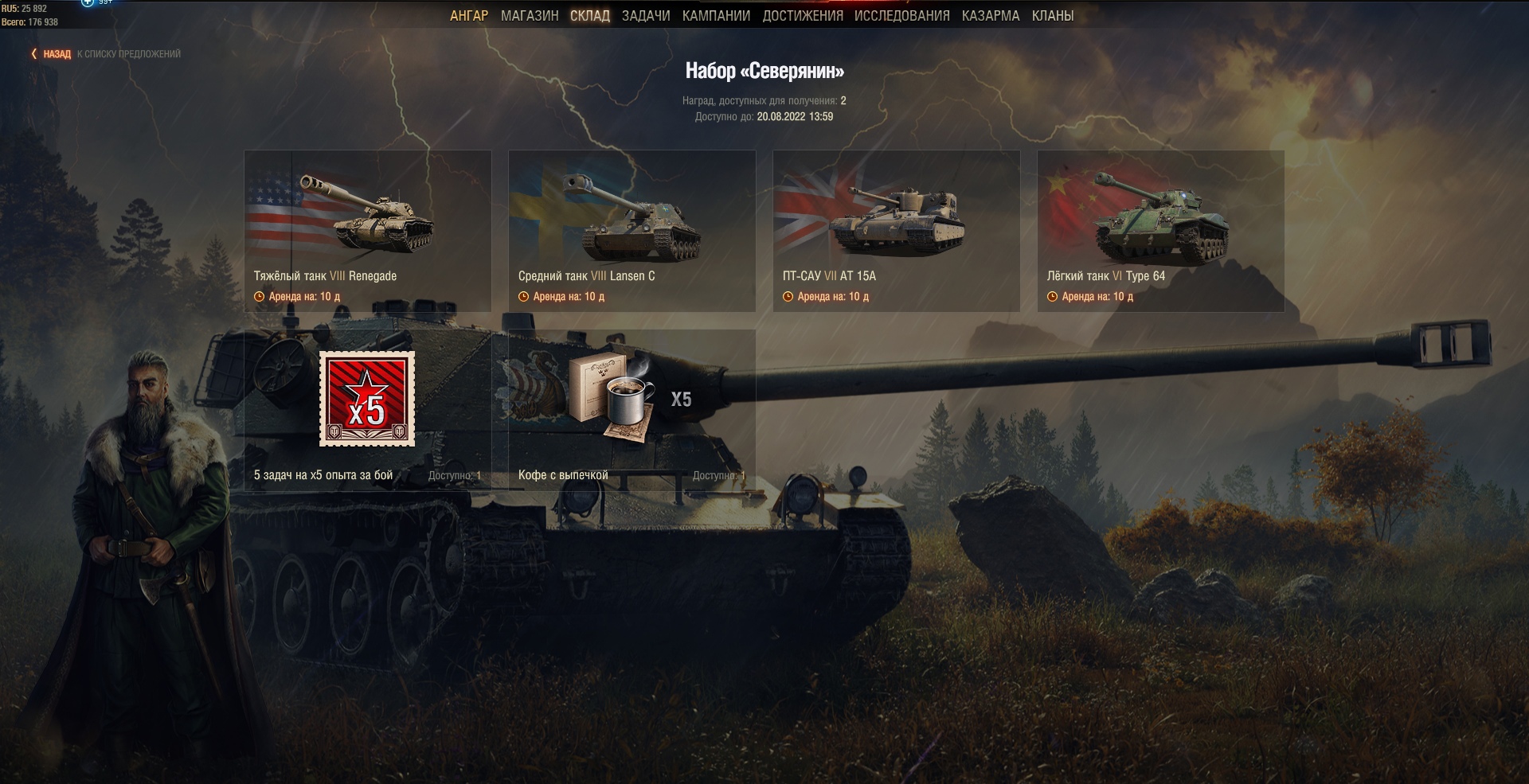Claim the x5 experience missions reward
The height and width of the screenshot is (784, 1529).
368,409
